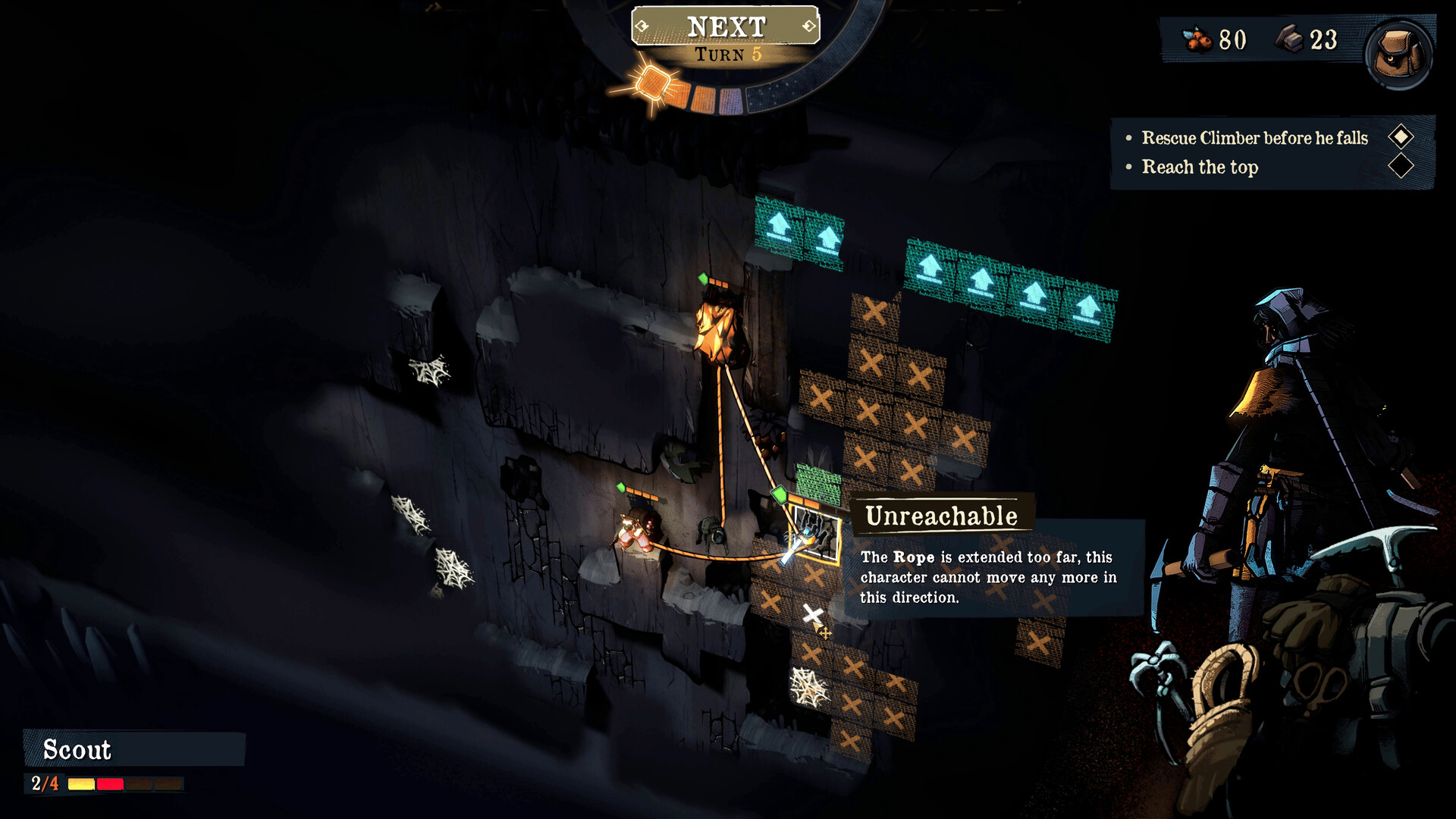Click the NEXT turn button
1456x819 pixels.
click(x=726, y=27)
